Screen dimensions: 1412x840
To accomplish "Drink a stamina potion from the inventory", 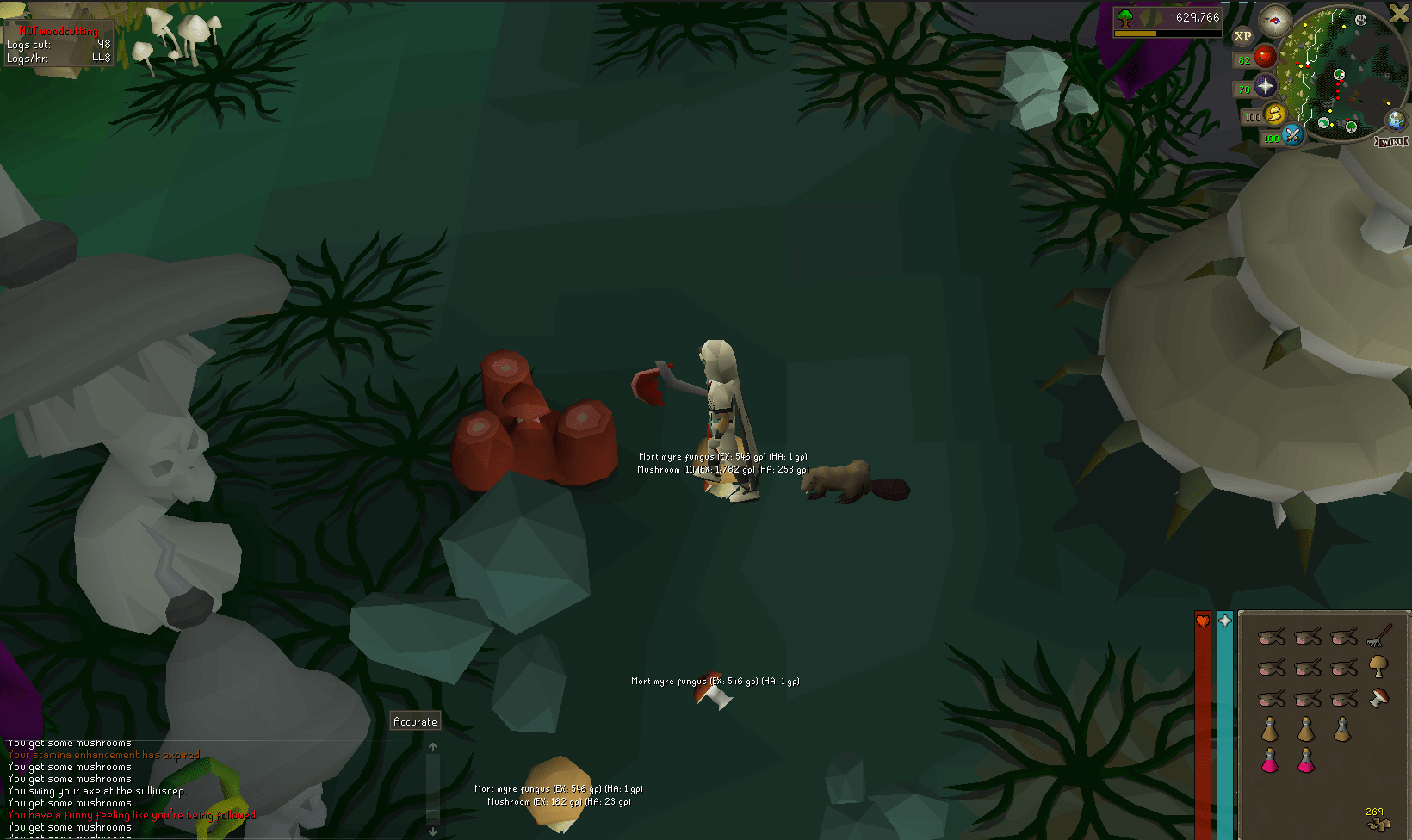I will (x=1272, y=730).
